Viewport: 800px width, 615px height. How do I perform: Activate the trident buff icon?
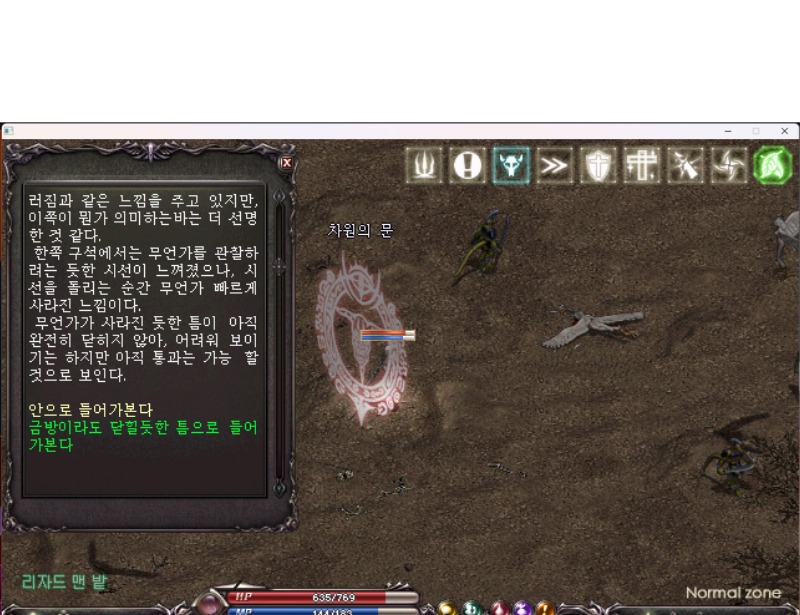click(424, 166)
